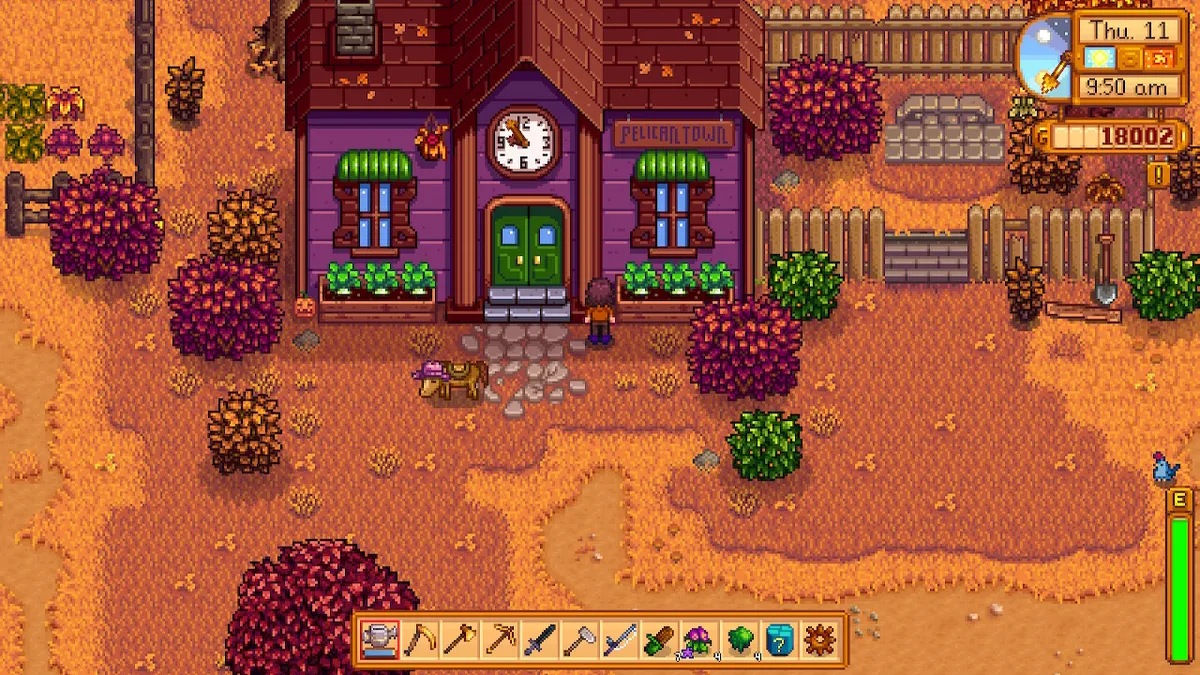
Task: Pick the hammer in the toolbar
Action: 579,638
